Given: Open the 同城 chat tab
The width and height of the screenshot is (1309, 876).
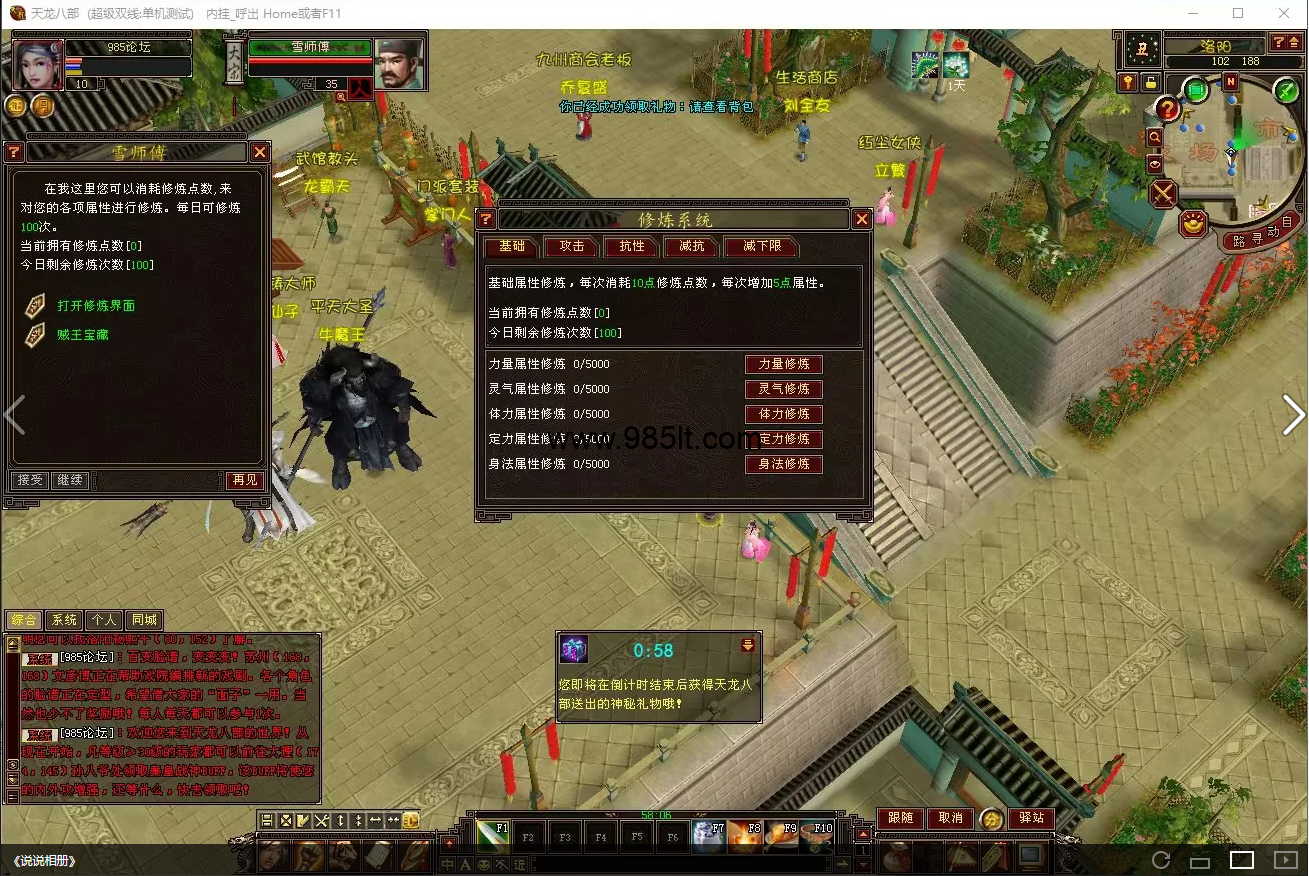Looking at the screenshot, I should pos(144,620).
